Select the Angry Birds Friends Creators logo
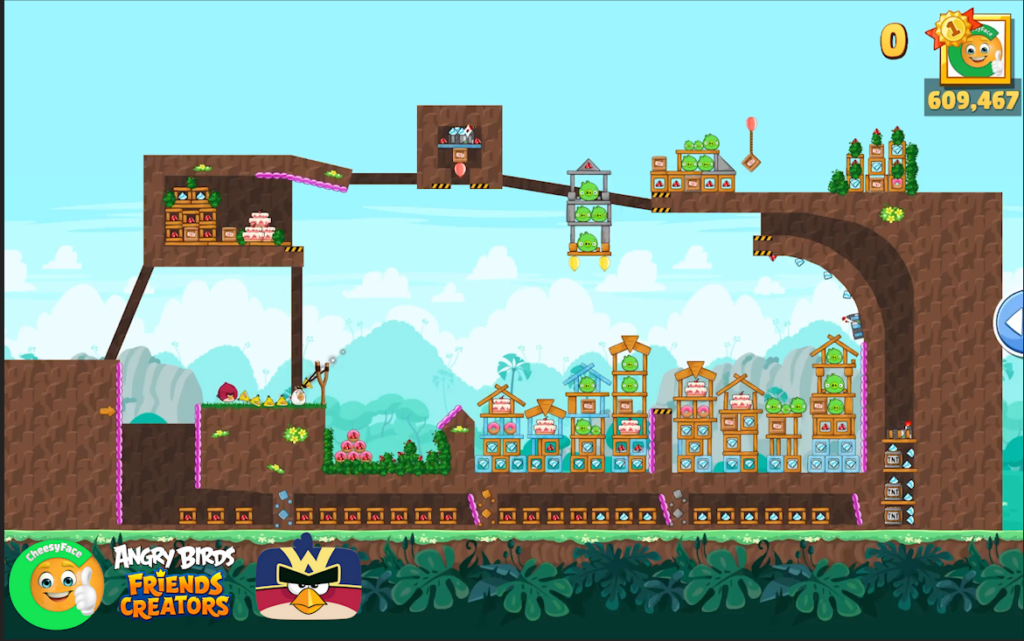Screen dimensions: 1024x641 (x=174, y=582)
